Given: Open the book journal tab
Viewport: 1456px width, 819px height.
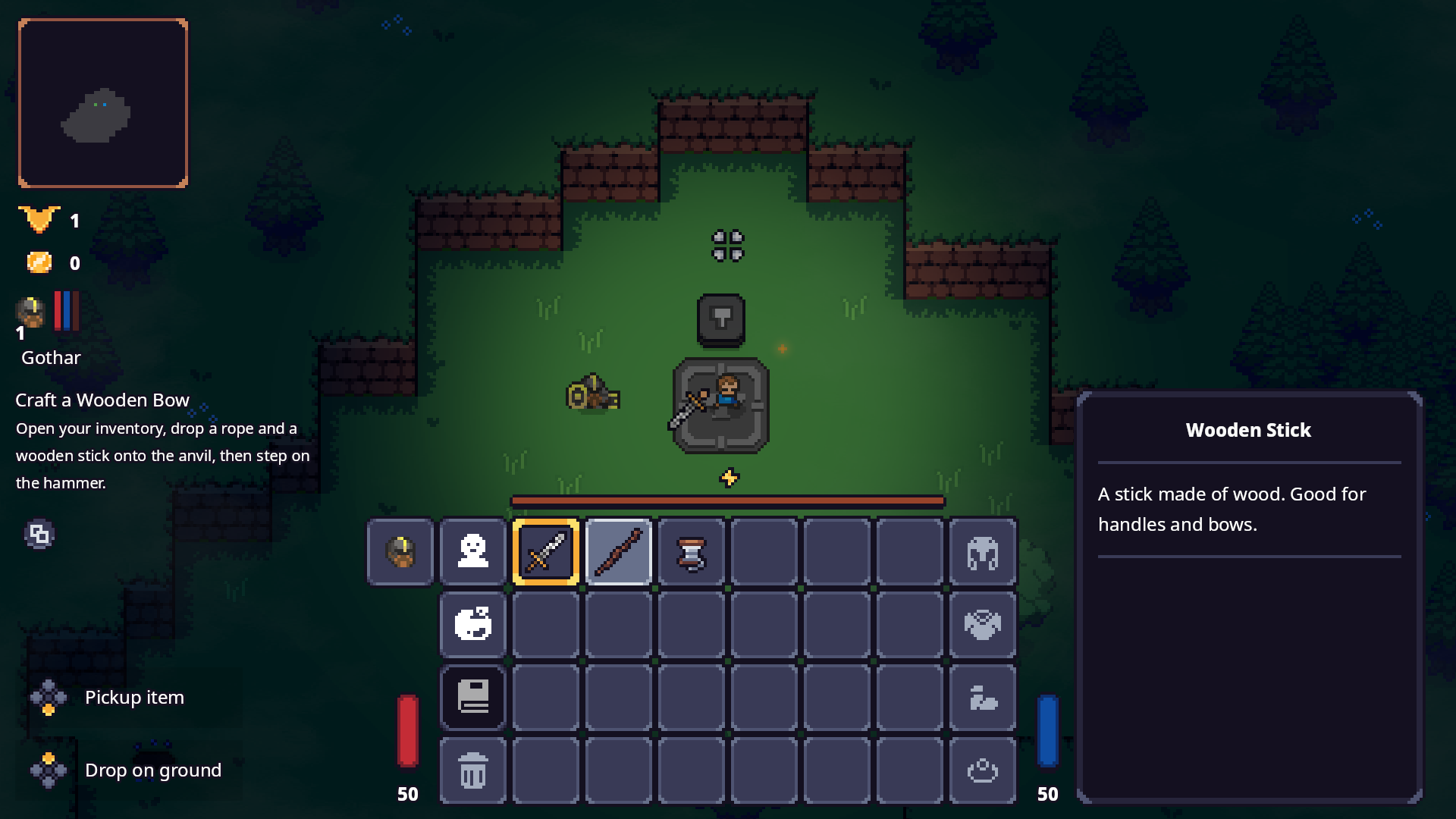Looking at the screenshot, I should [x=472, y=697].
